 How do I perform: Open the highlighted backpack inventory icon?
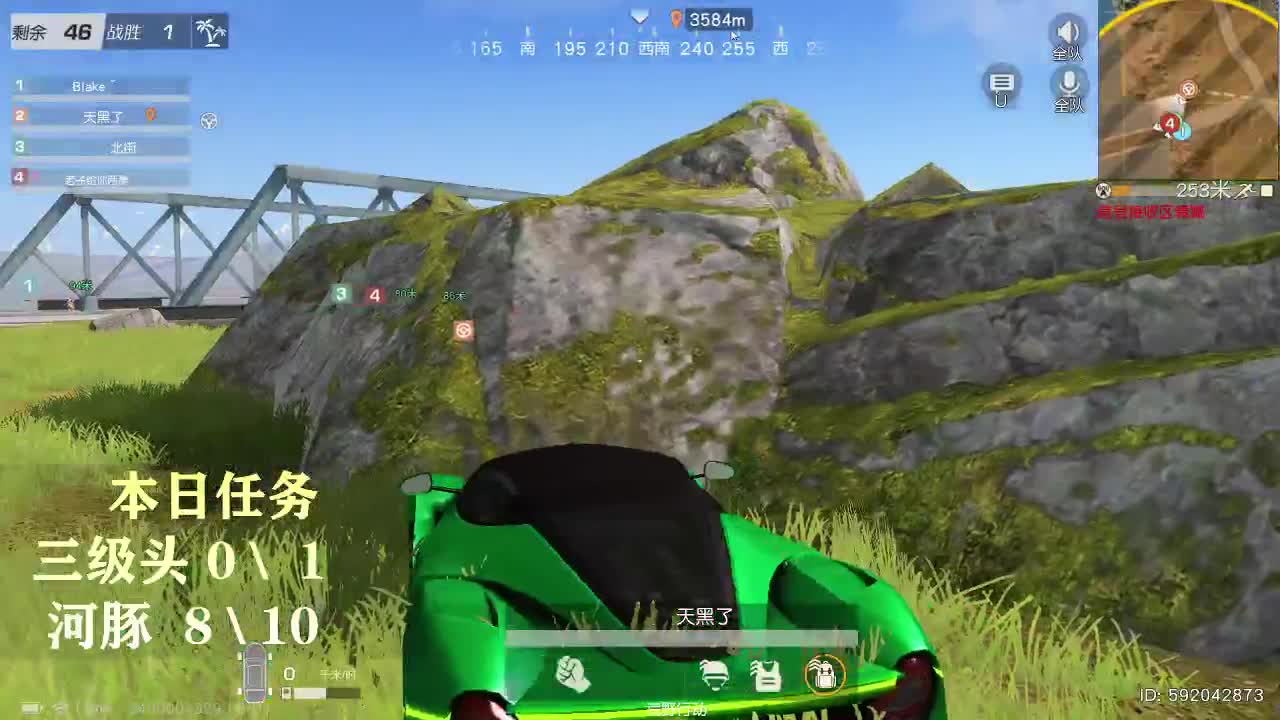pos(826,674)
